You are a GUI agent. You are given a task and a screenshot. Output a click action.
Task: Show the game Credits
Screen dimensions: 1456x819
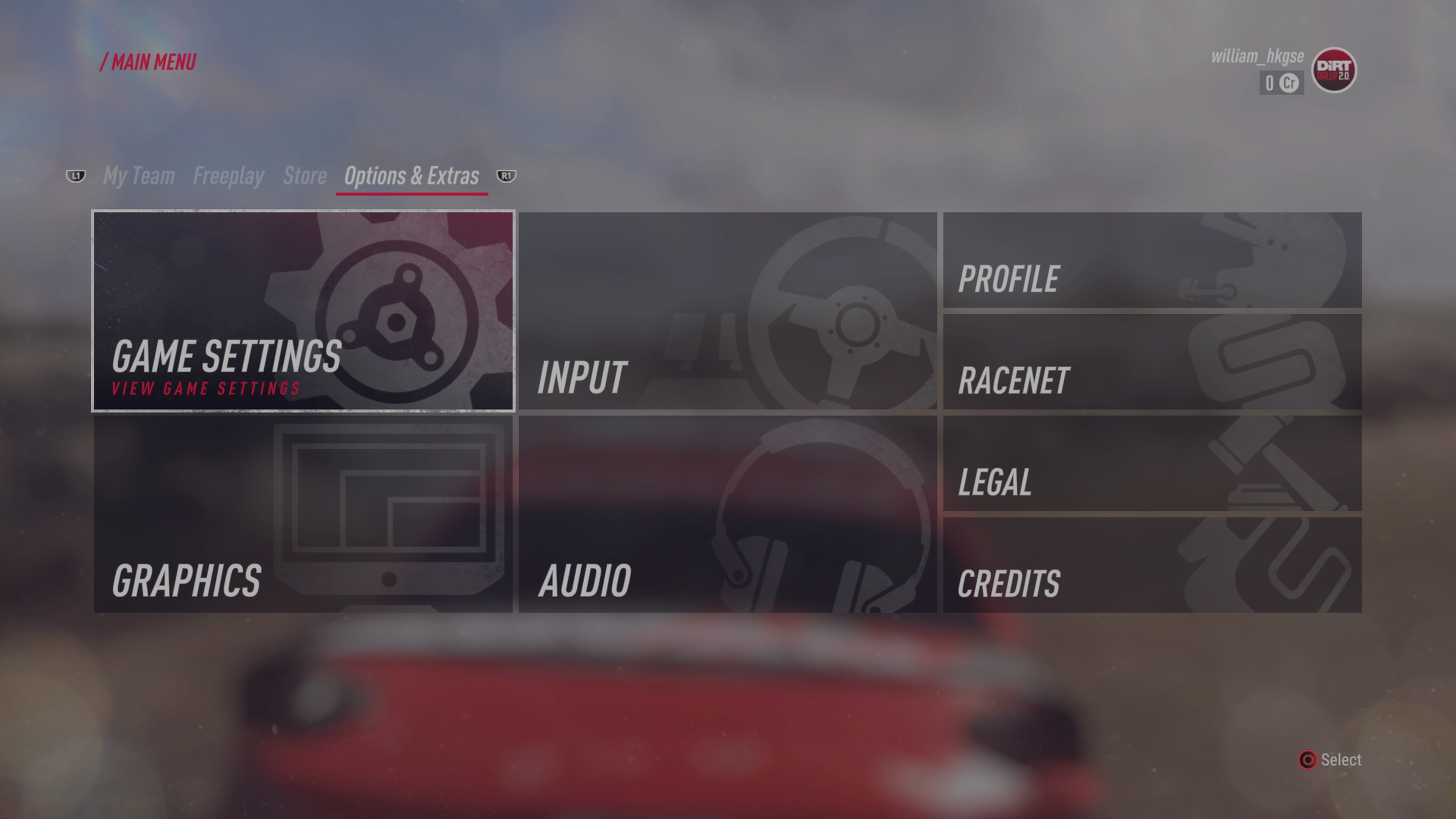pyautogui.click(x=1152, y=565)
